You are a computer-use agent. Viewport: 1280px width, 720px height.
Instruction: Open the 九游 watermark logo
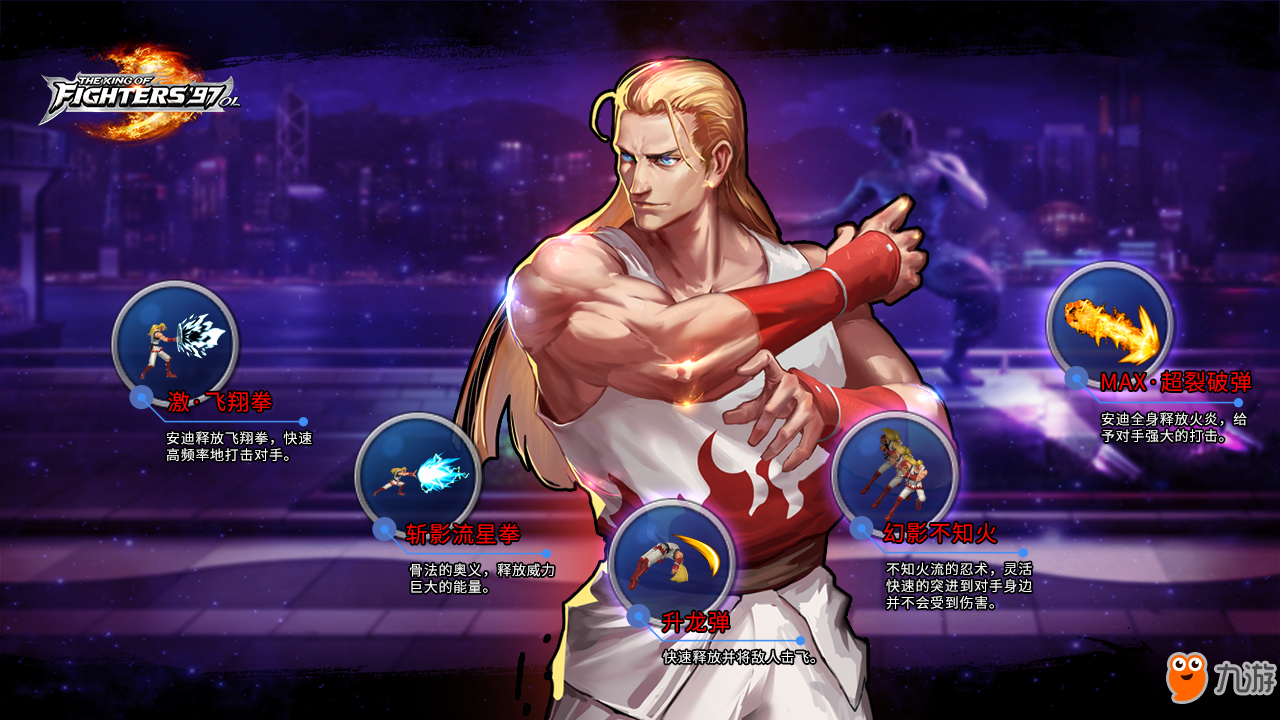point(1220,678)
